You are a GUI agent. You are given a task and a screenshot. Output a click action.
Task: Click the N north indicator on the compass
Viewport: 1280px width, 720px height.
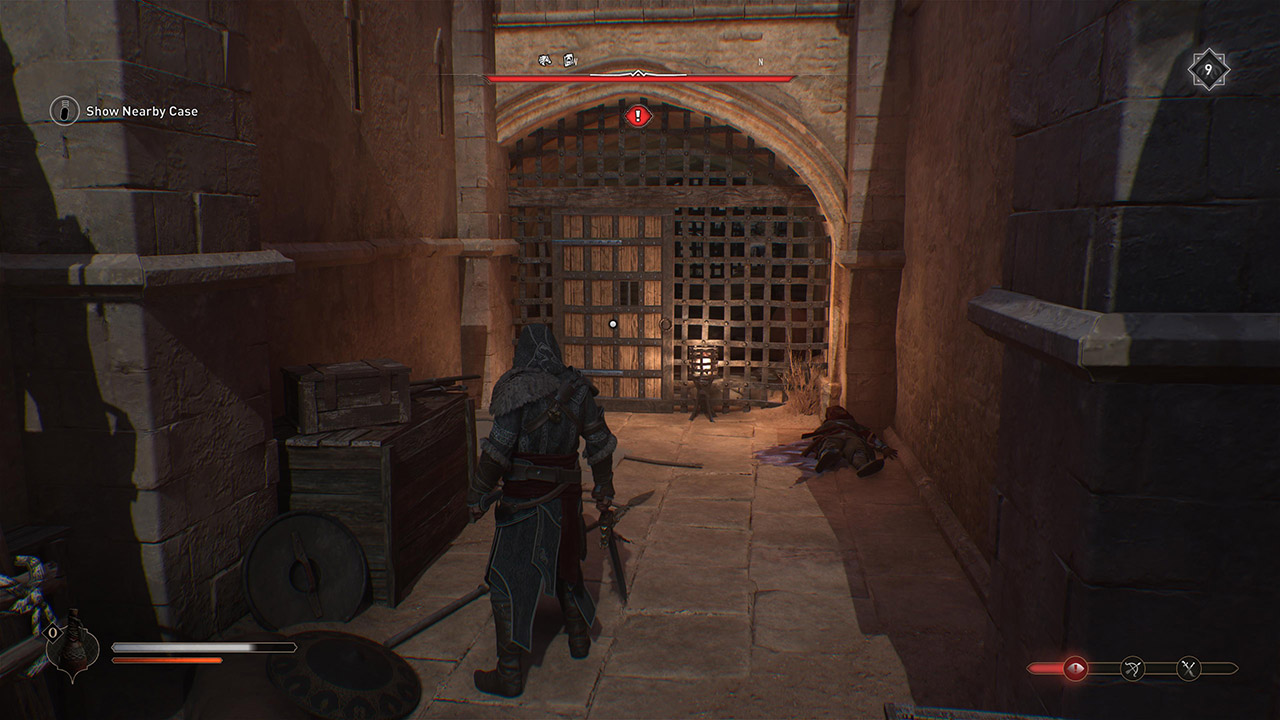pyautogui.click(x=761, y=61)
